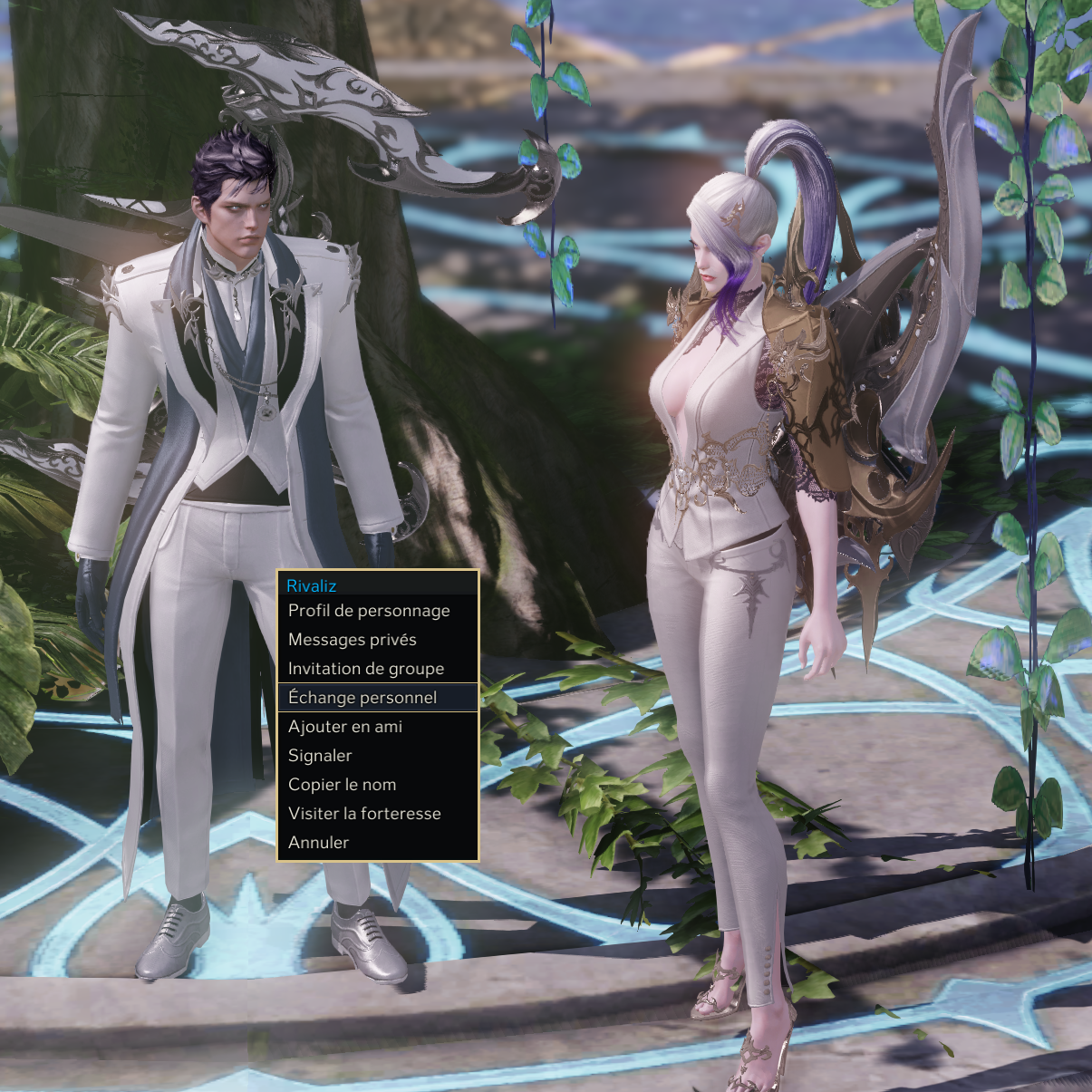Open Visiter la forteresse
1092x1092 pixels.
(364, 814)
